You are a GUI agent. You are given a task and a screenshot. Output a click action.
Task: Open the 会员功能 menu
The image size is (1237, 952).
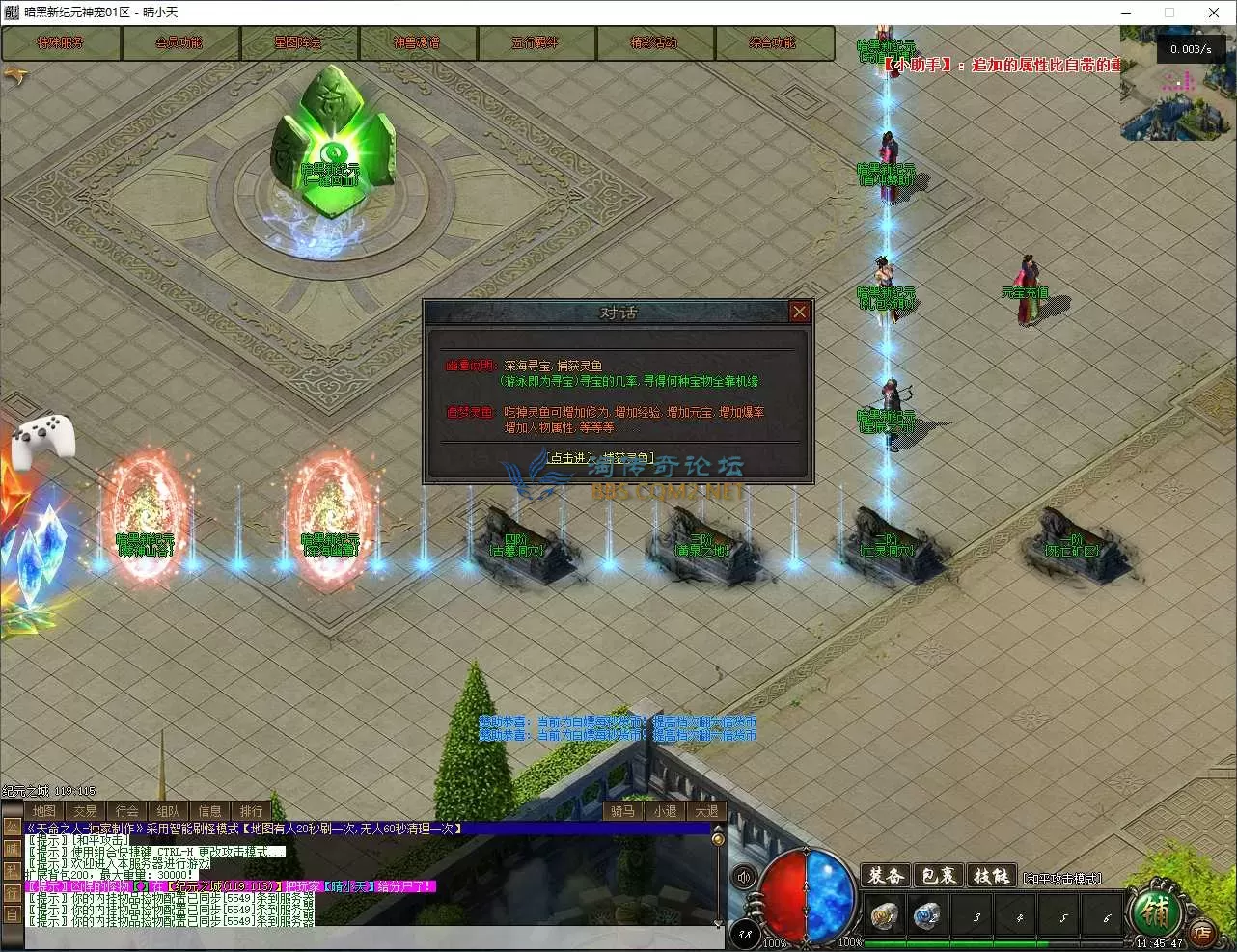179,43
